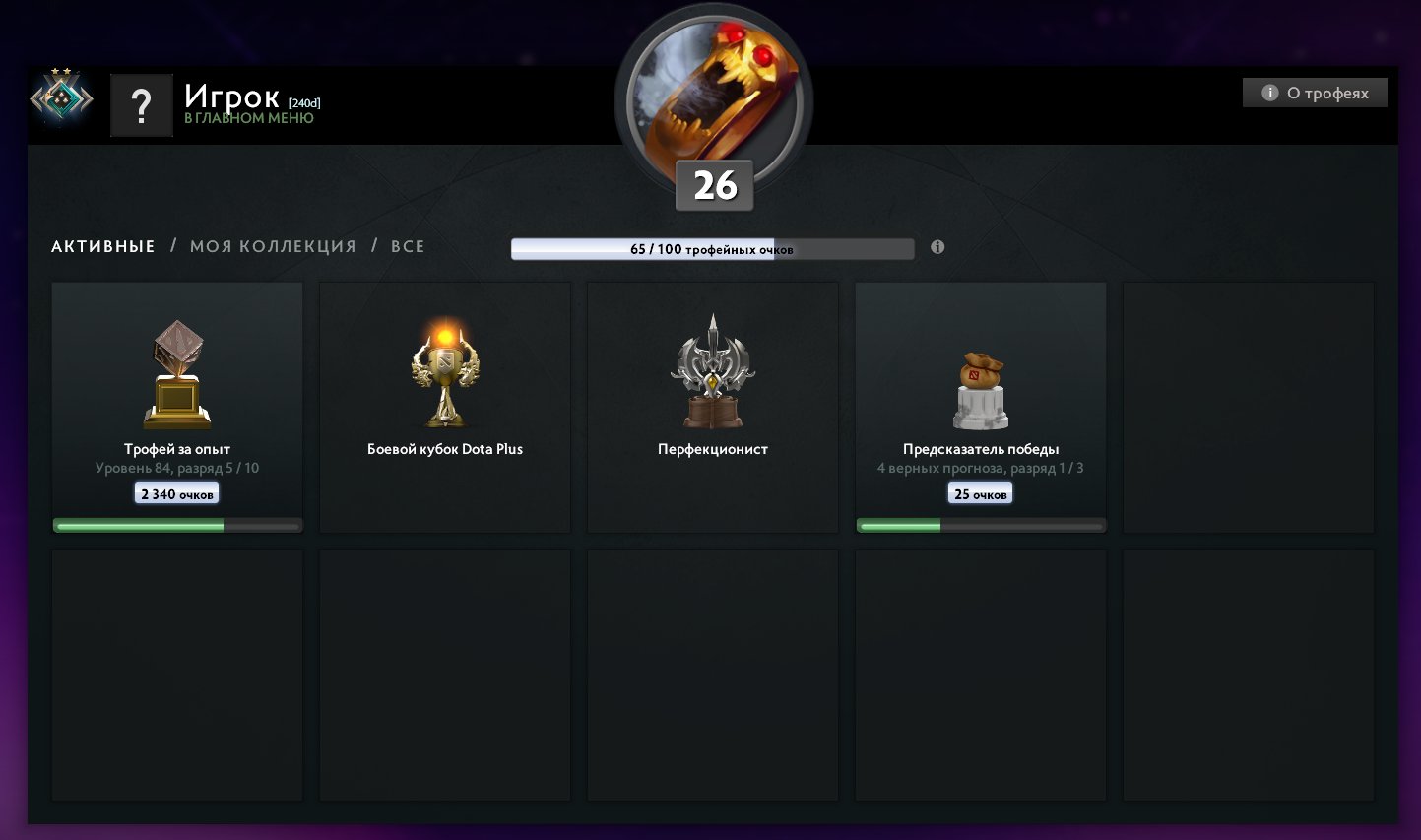Screen dimensions: 1421x840
Task: Open the О трофеях button
Action: click(1315, 92)
